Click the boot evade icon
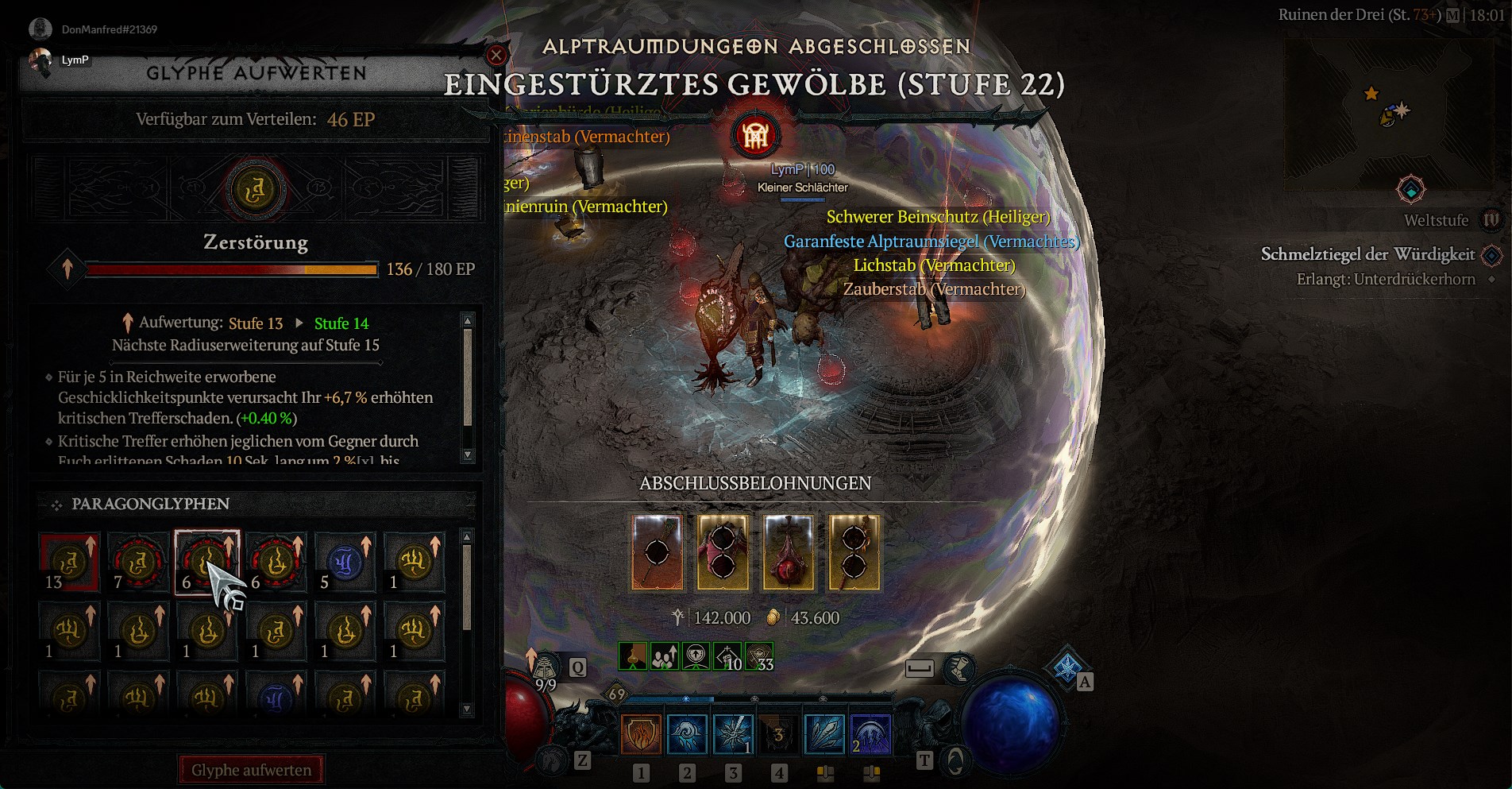This screenshot has width=1512, height=789. (x=959, y=669)
